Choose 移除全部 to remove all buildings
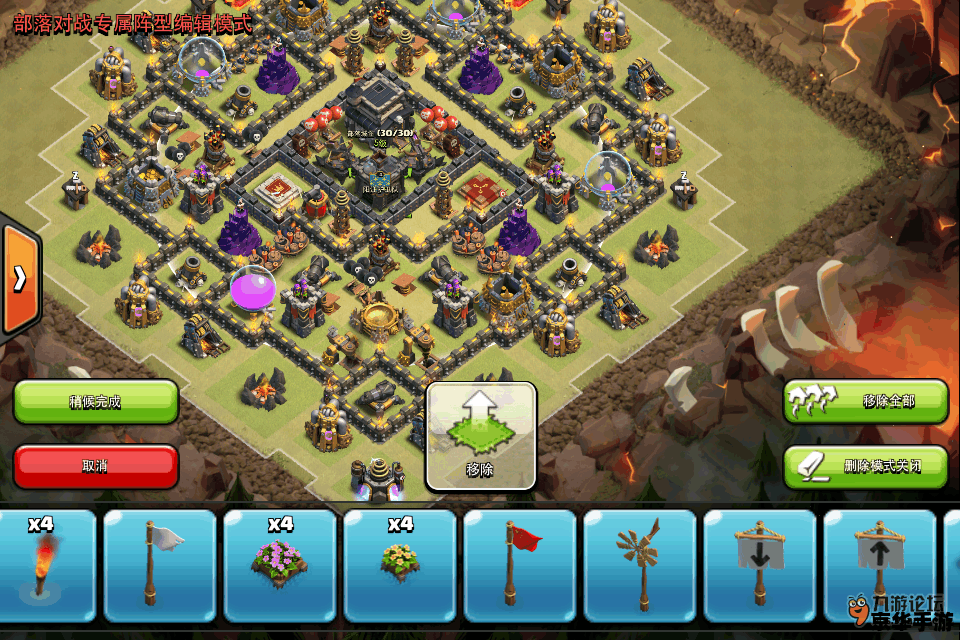 [x=865, y=402]
